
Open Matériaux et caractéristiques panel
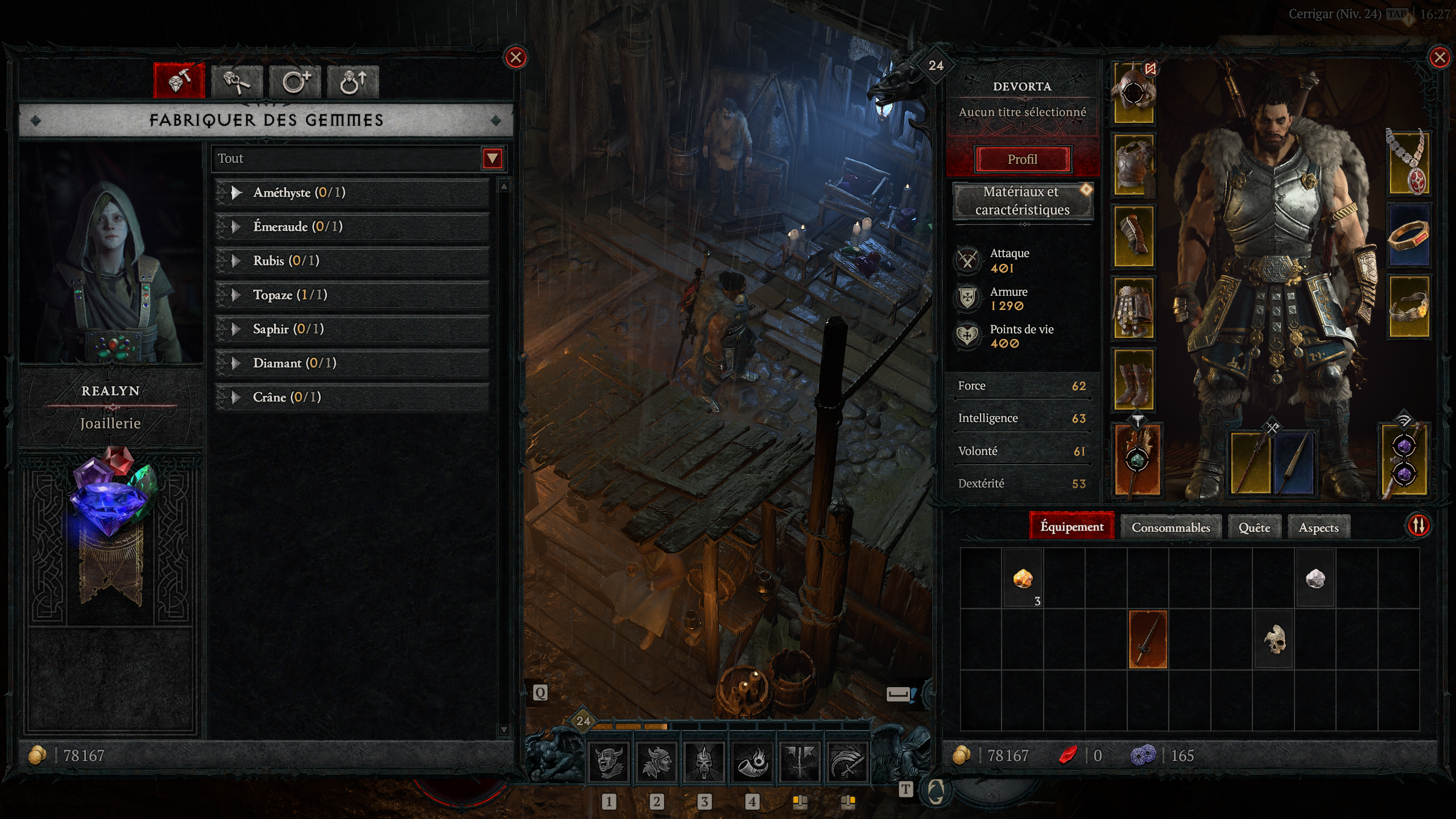[x=1022, y=201]
